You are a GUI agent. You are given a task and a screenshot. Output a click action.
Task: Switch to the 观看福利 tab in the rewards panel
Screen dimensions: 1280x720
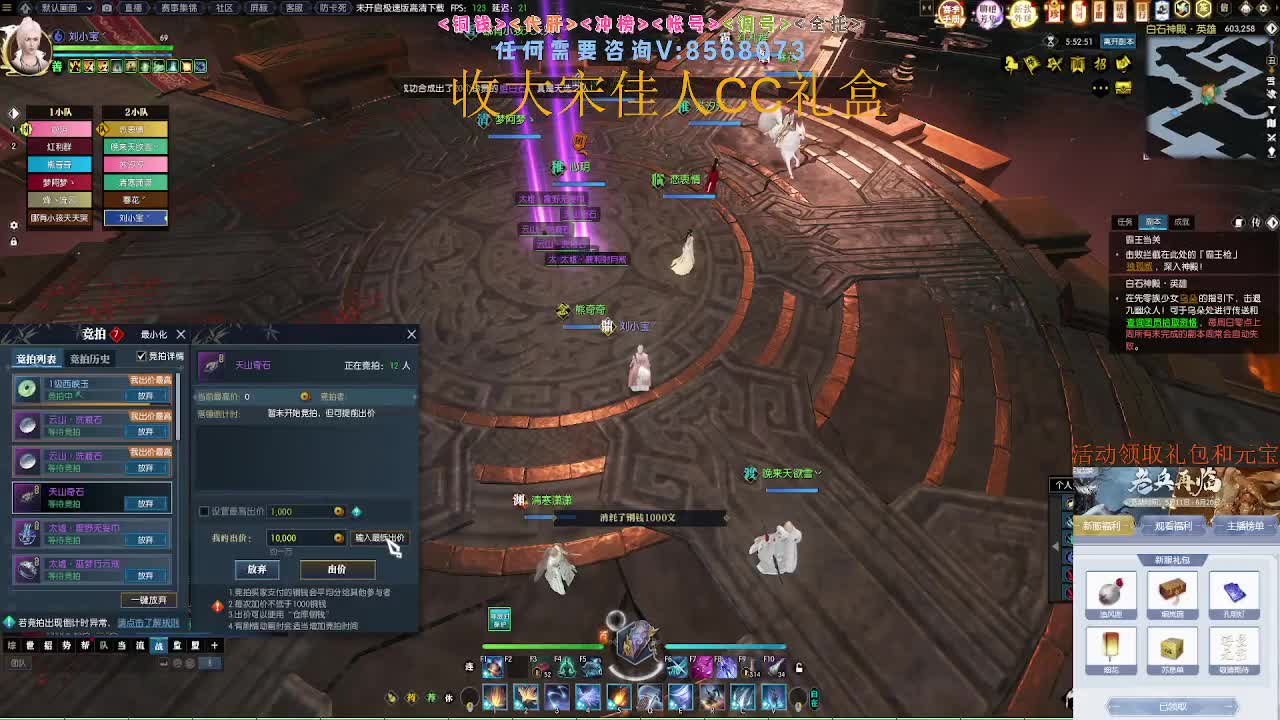point(1173,525)
